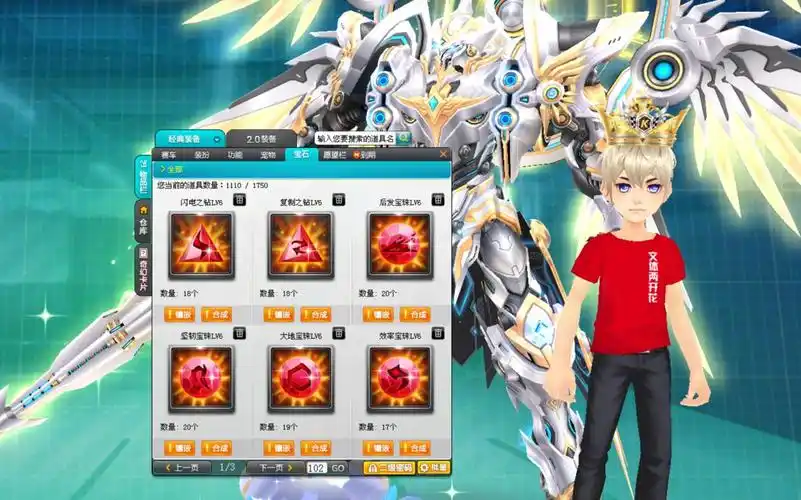Delete 闪电之钻 using its trash icon
The image size is (801, 500).
239,200
